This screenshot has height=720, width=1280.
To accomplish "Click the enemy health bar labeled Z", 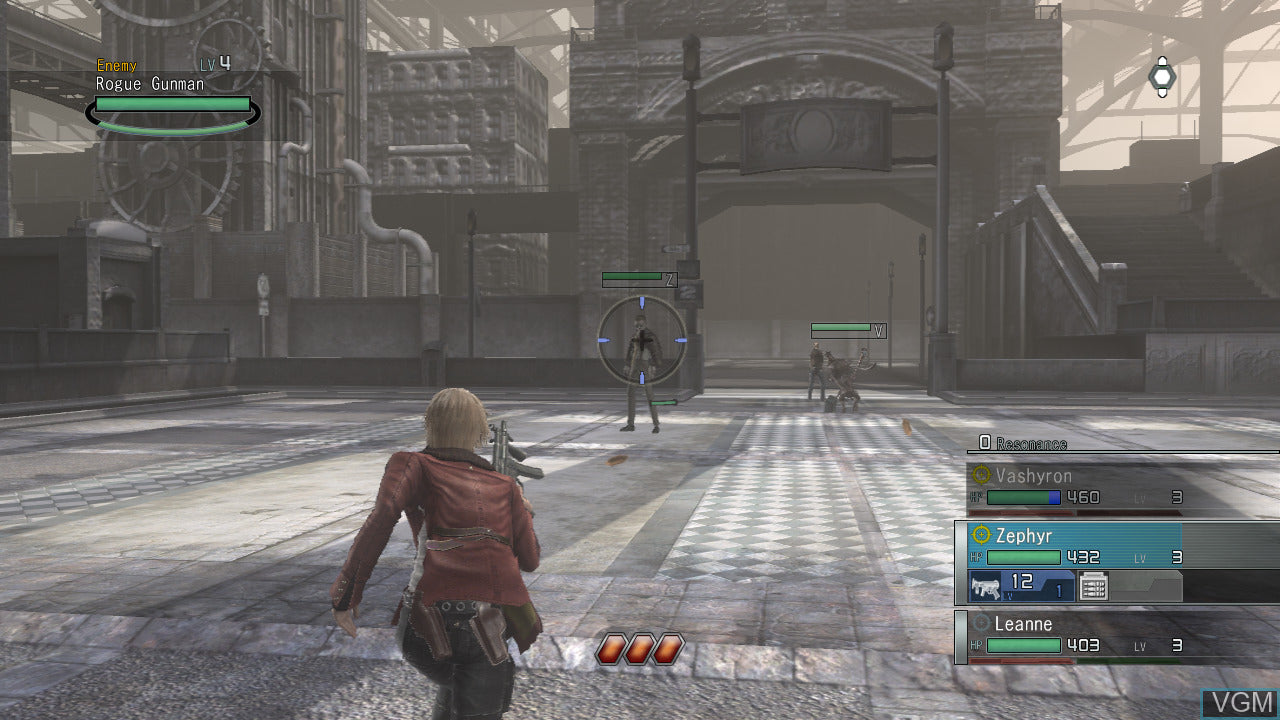I will pos(637,278).
